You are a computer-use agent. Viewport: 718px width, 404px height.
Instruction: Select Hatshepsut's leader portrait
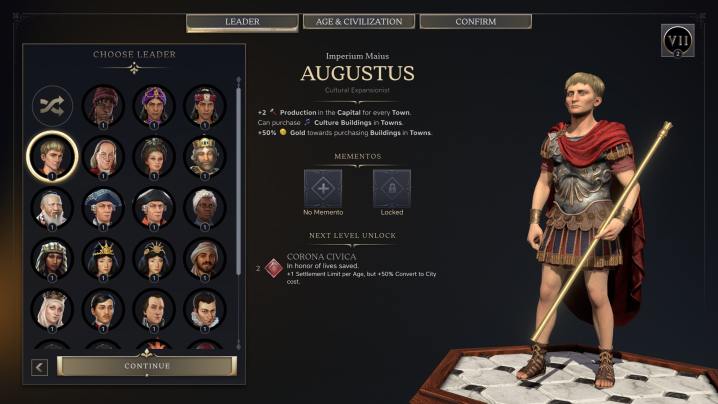[53, 258]
